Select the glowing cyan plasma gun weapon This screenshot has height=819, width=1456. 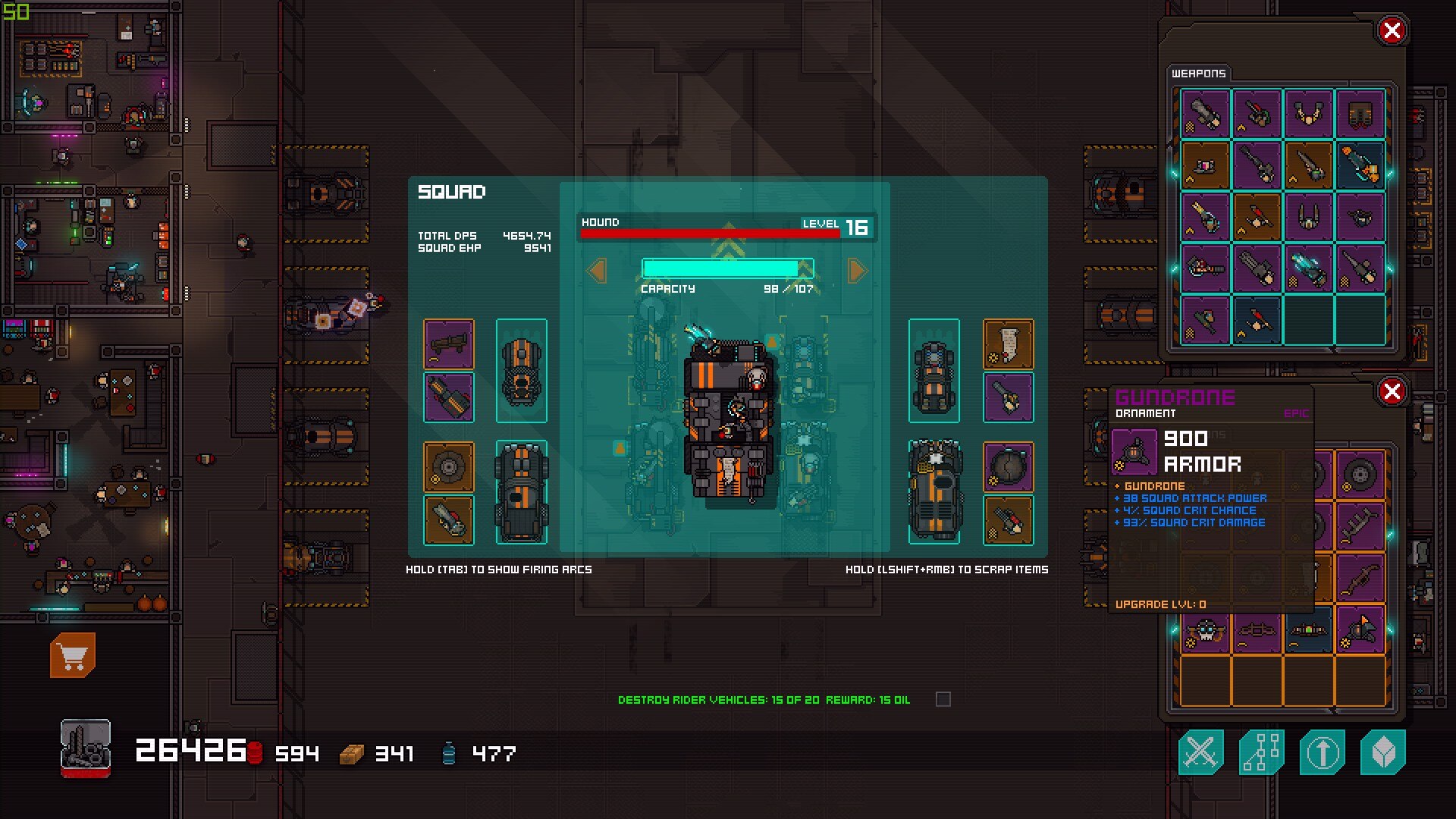(x=1309, y=268)
